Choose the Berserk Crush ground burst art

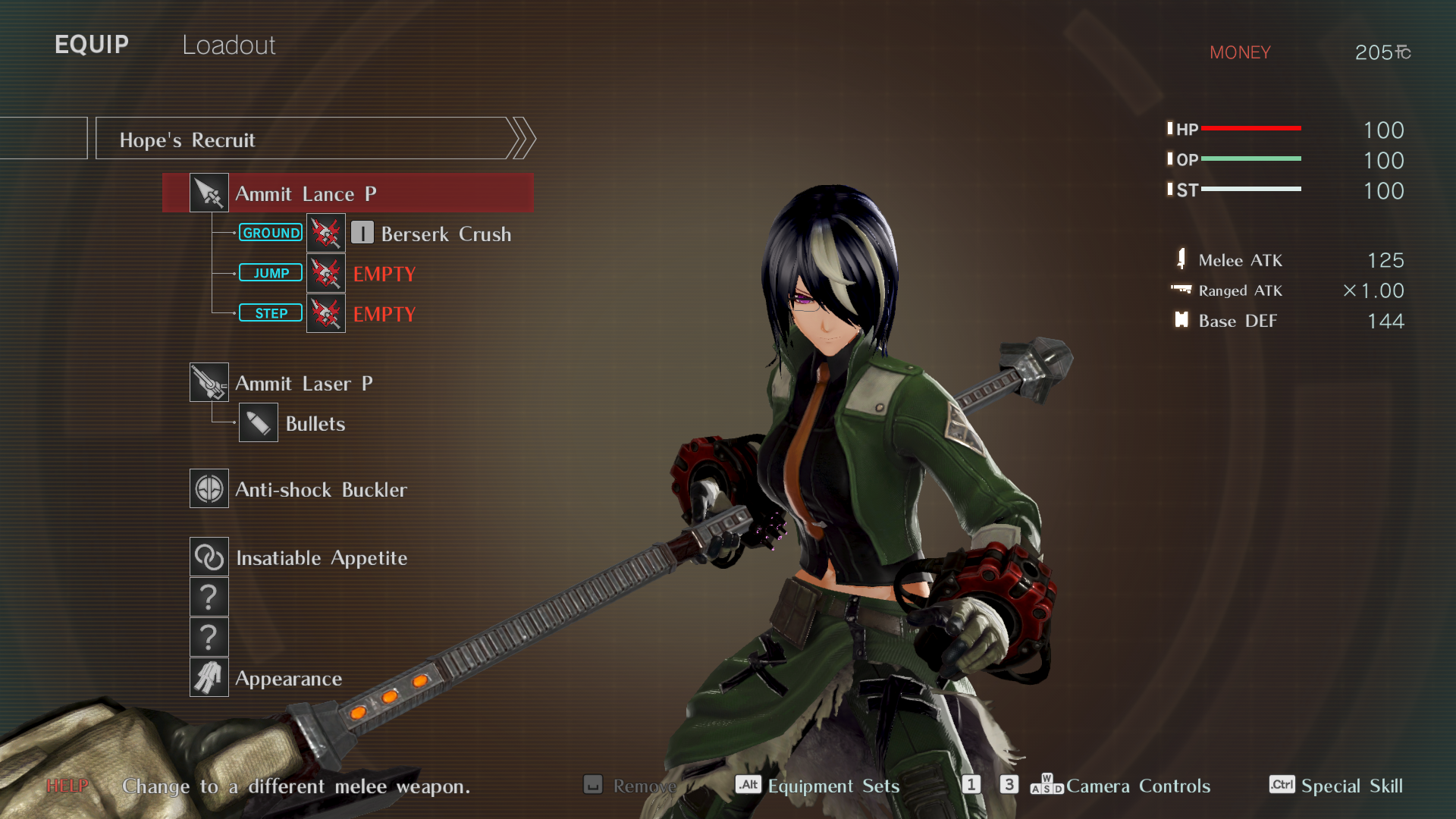pos(445,234)
